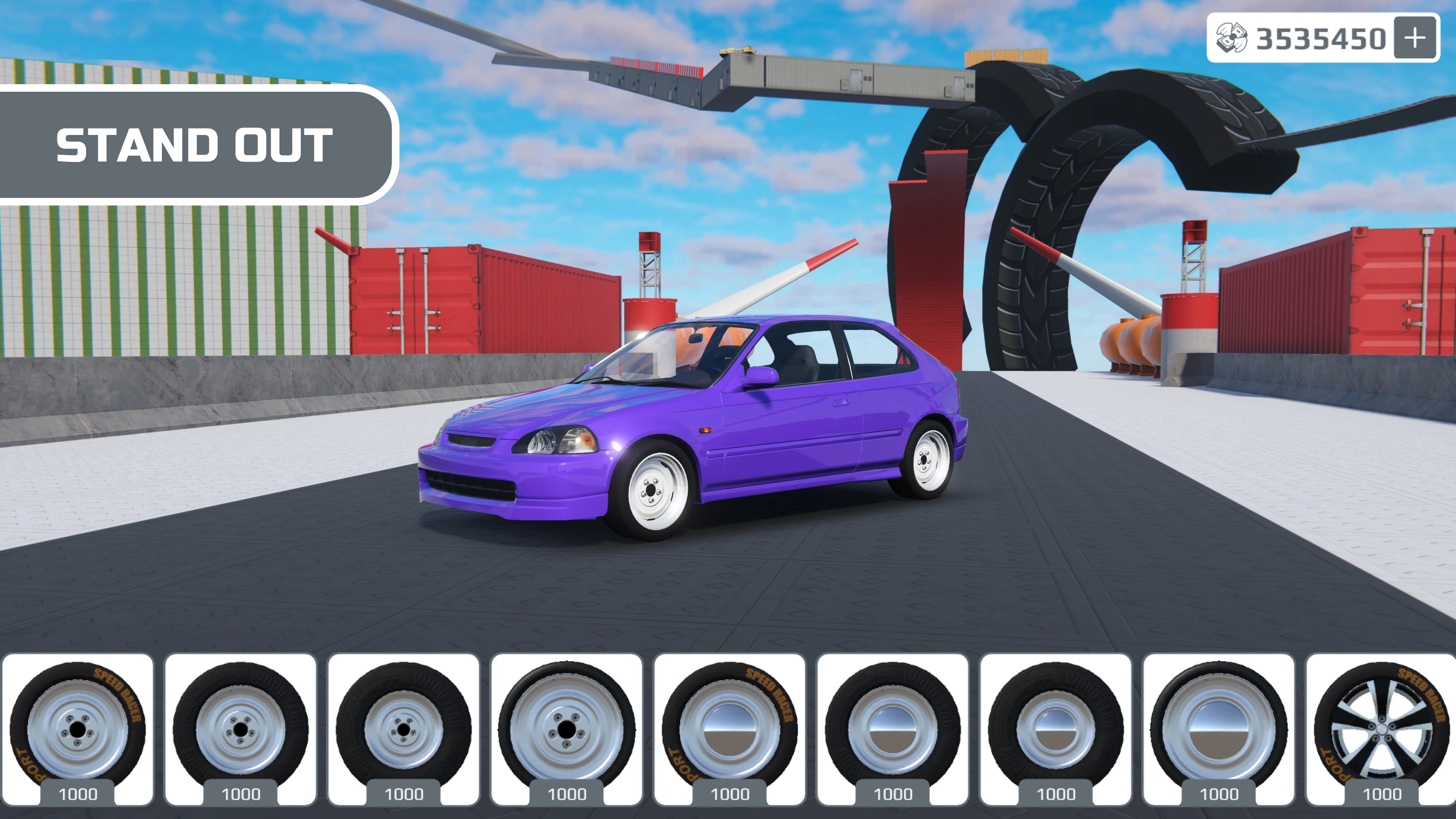Choose the smallest steel rim on thick tire
This screenshot has width=1456, height=819.
tap(403, 728)
